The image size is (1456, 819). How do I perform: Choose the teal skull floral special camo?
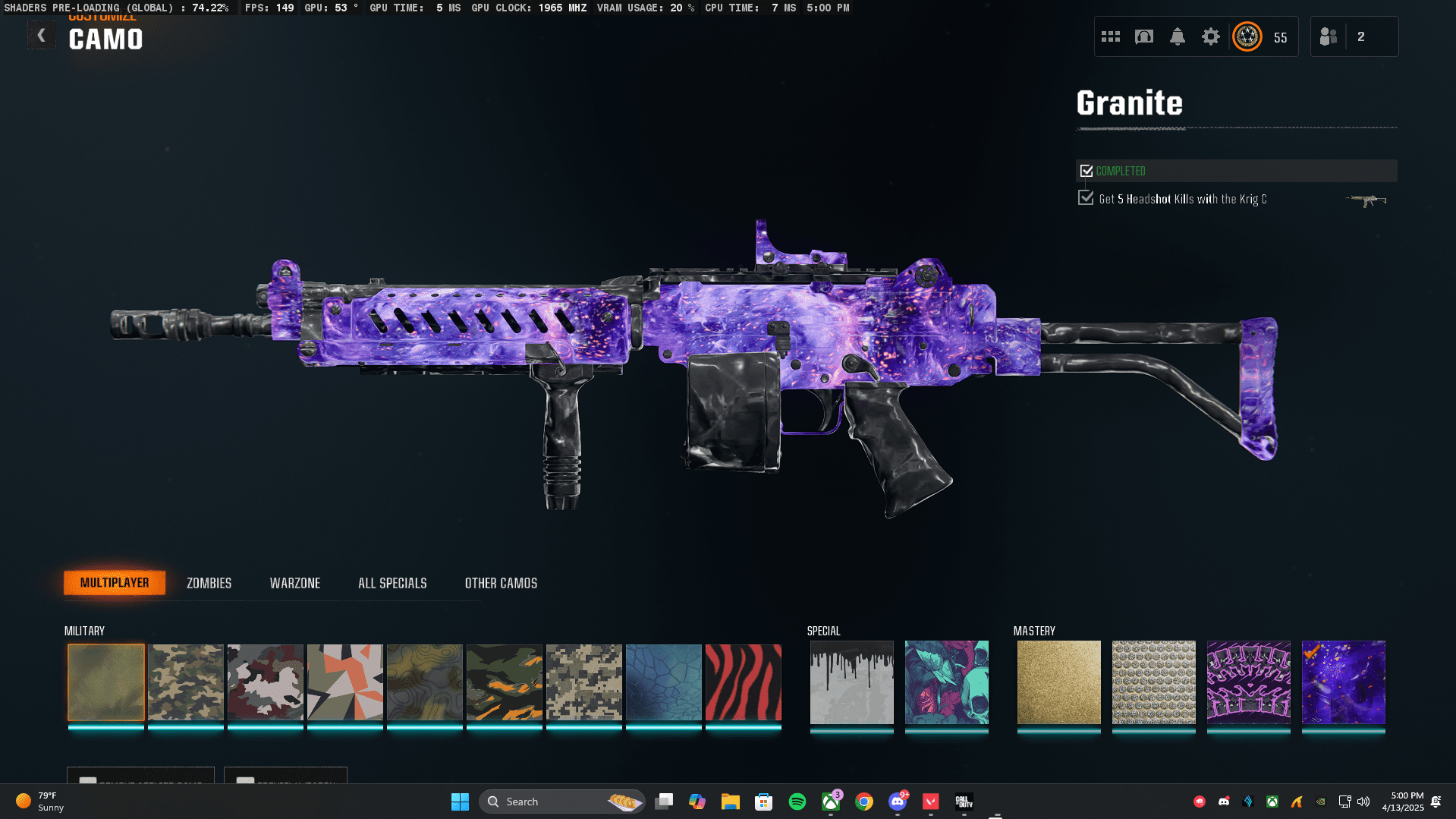(947, 682)
